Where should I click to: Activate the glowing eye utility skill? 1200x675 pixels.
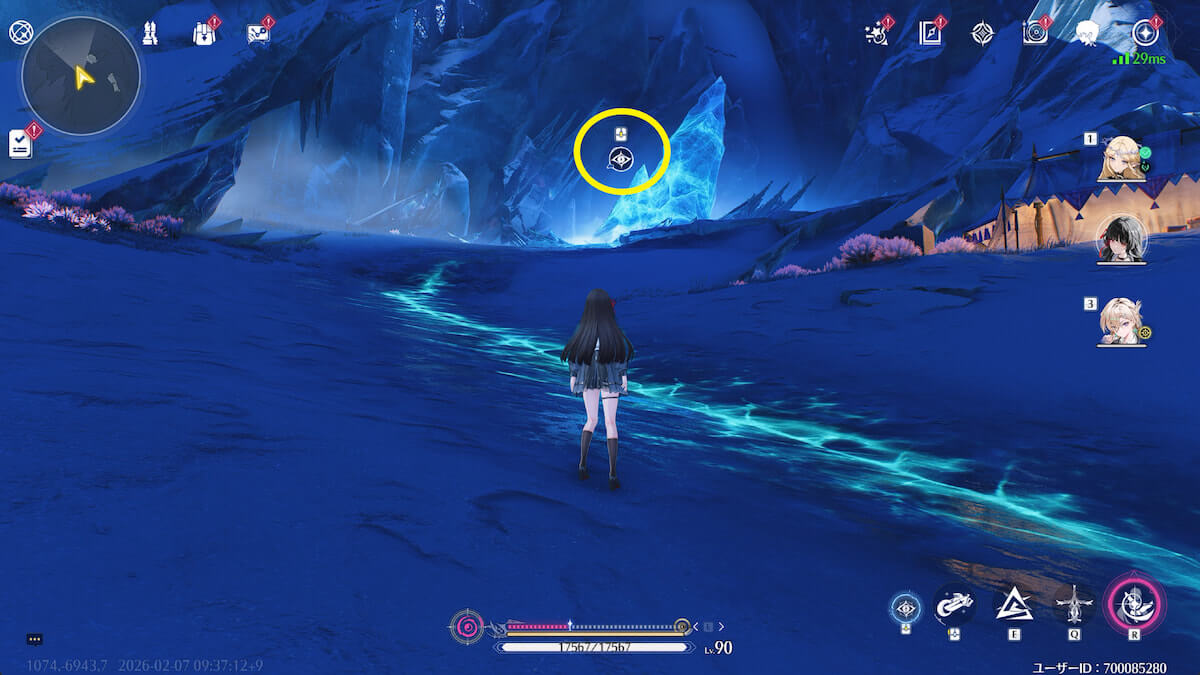pos(906,607)
